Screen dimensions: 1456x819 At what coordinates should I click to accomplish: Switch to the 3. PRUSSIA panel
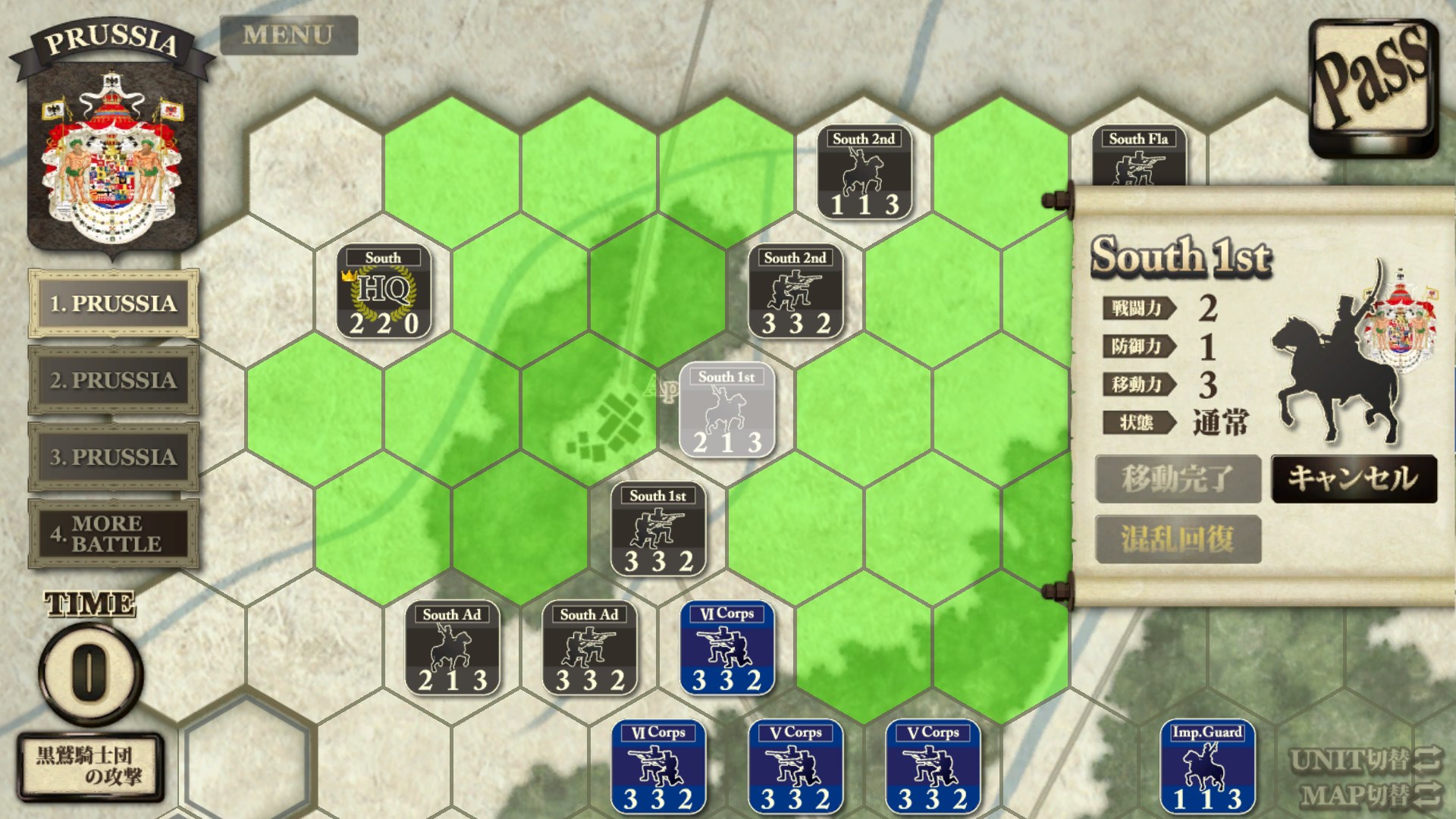(112, 457)
